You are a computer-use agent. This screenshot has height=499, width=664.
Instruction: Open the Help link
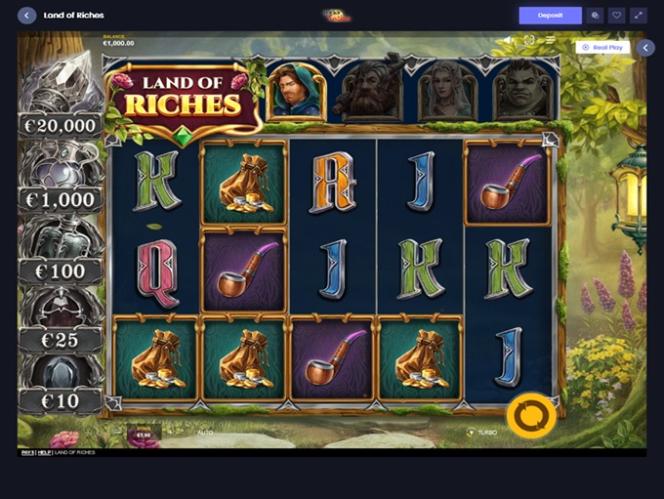pyautogui.click(x=44, y=453)
